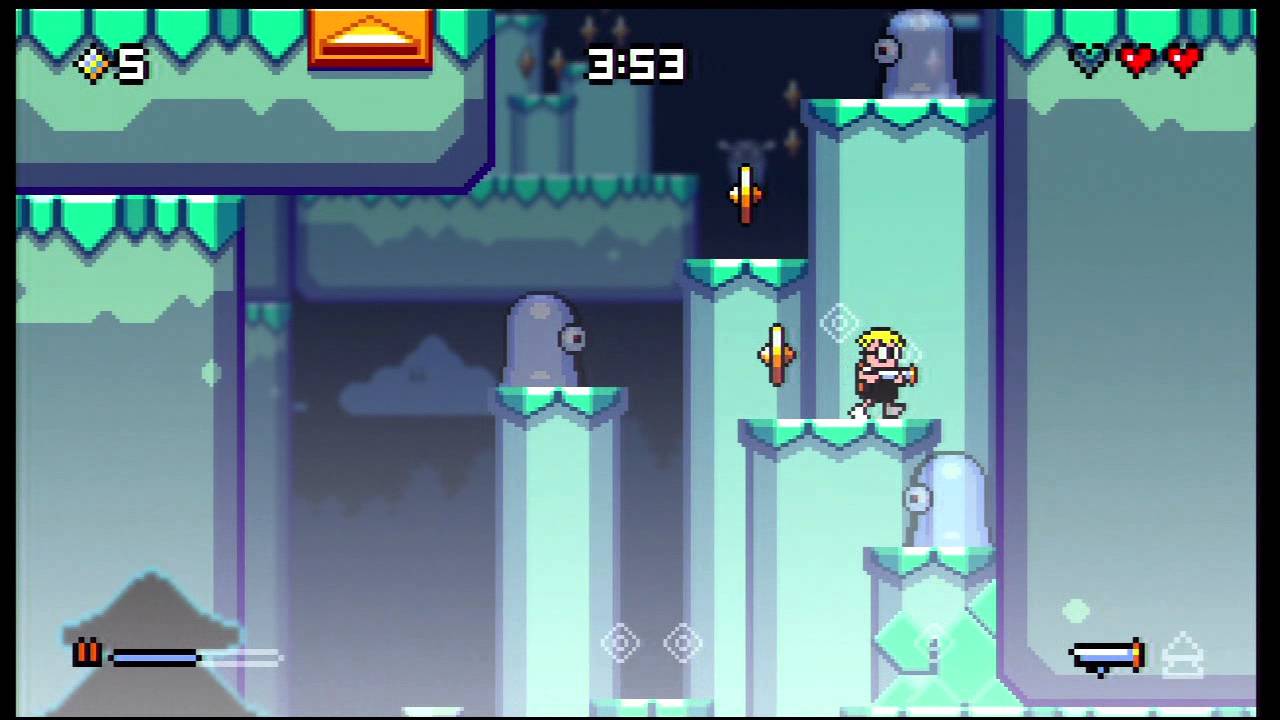Click the diamond outline pair near bottom center

click(x=650, y=645)
